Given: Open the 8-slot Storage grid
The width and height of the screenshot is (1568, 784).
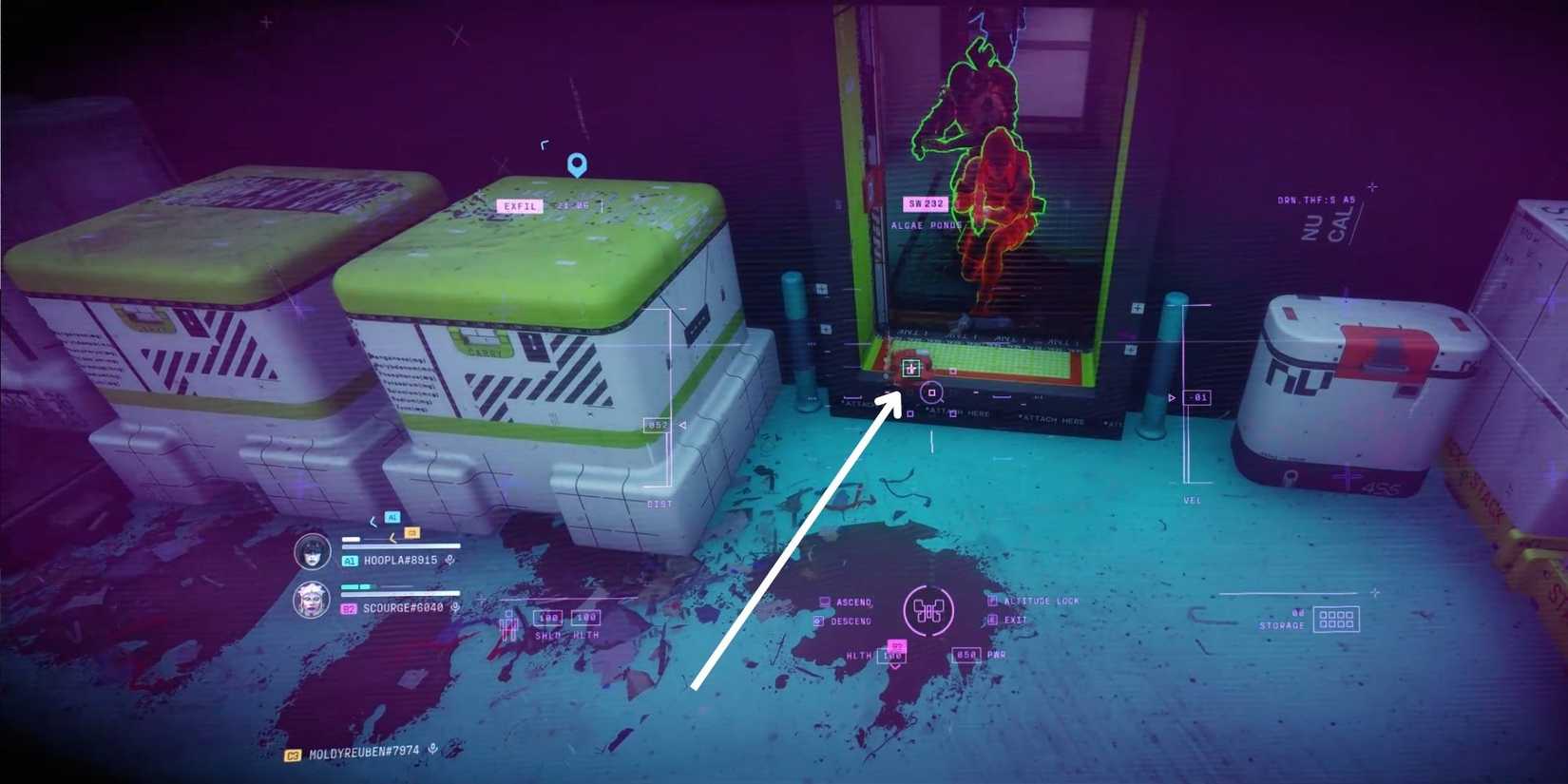Looking at the screenshot, I should pos(1338,617).
